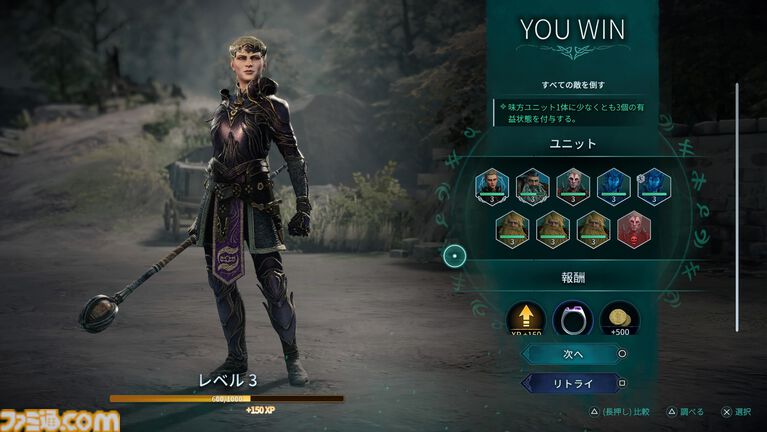The image size is (767, 432).
Task: Select the pale bald unit portrait
Action: [x=573, y=185]
